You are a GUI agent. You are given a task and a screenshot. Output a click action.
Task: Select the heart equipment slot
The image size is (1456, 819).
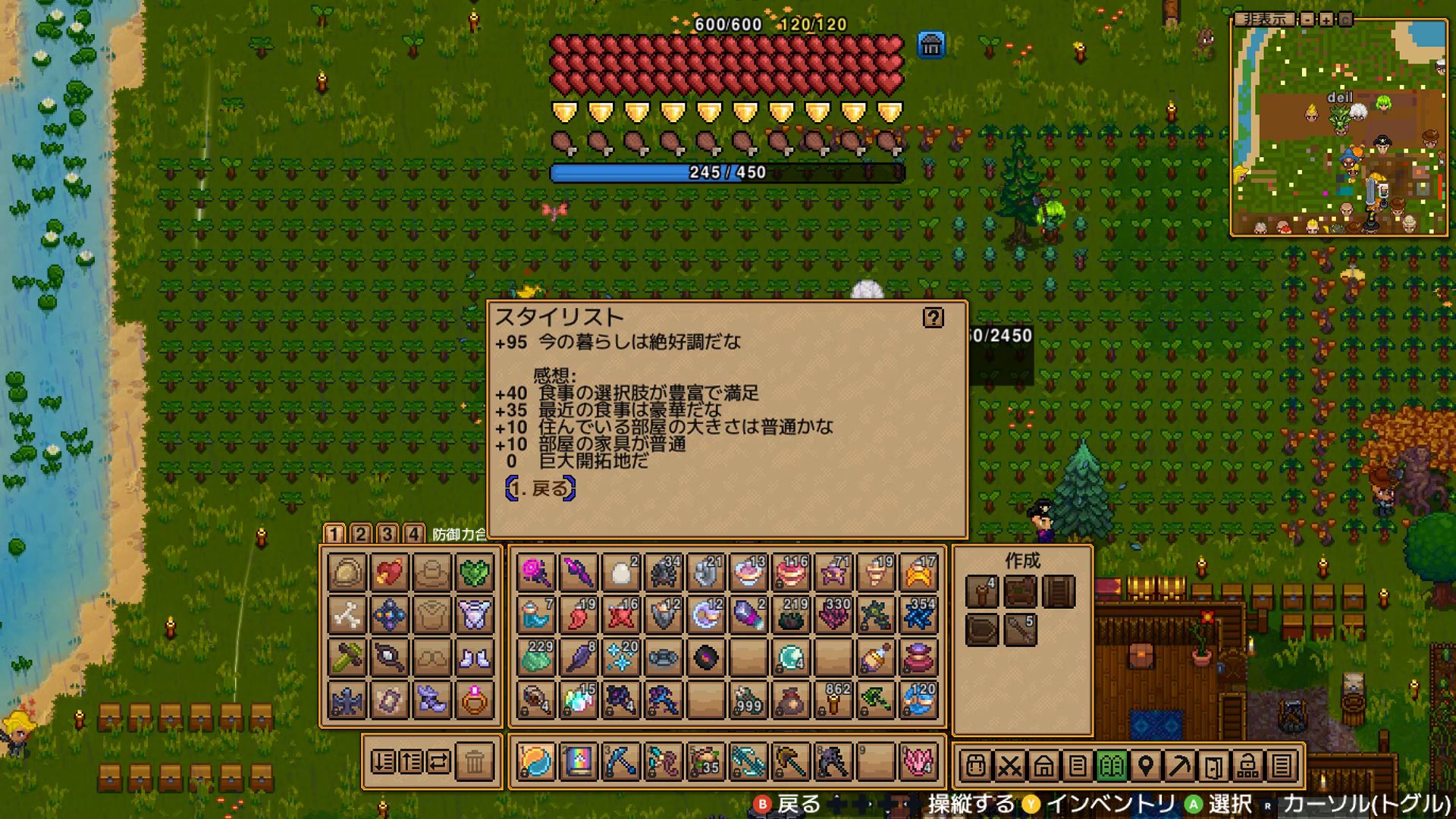390,573
